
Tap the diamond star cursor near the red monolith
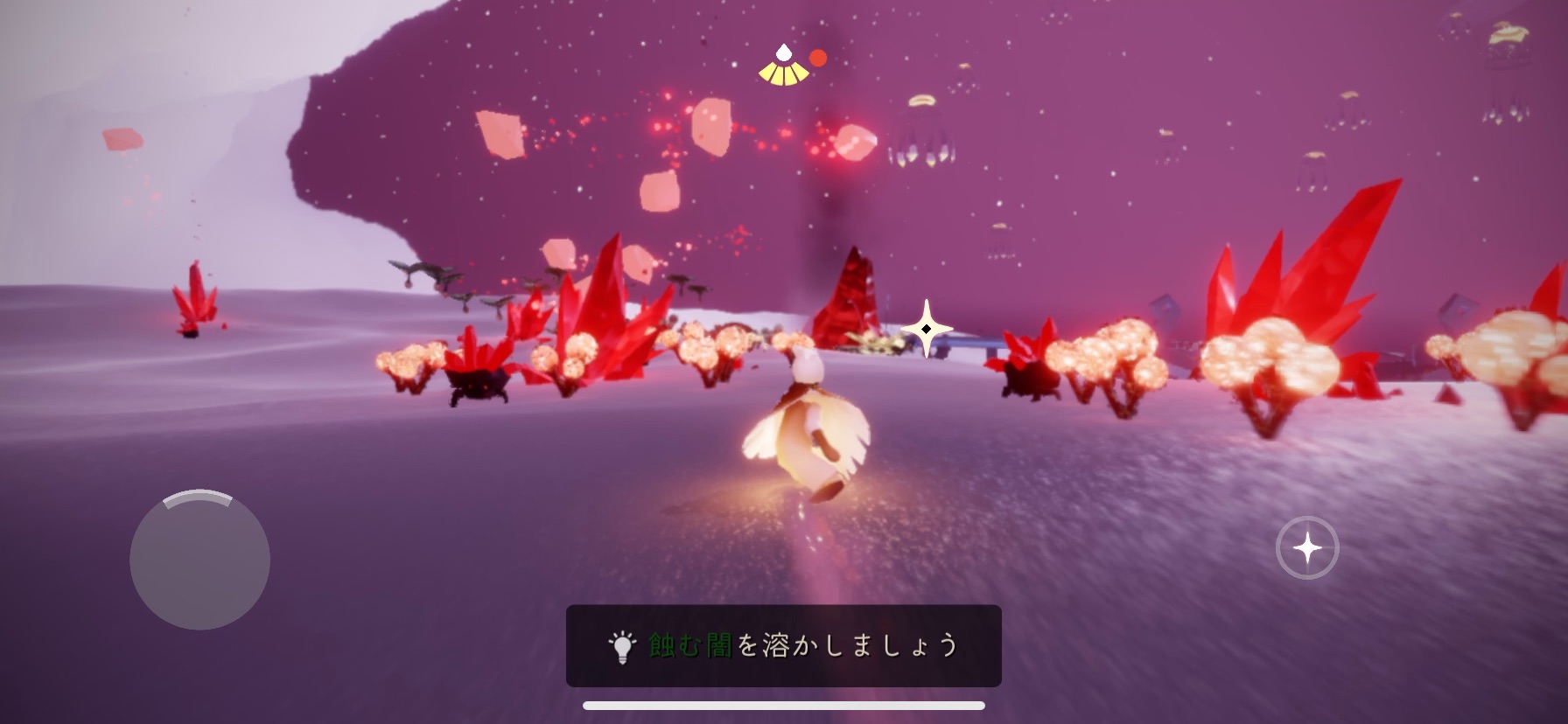point(927,328)
